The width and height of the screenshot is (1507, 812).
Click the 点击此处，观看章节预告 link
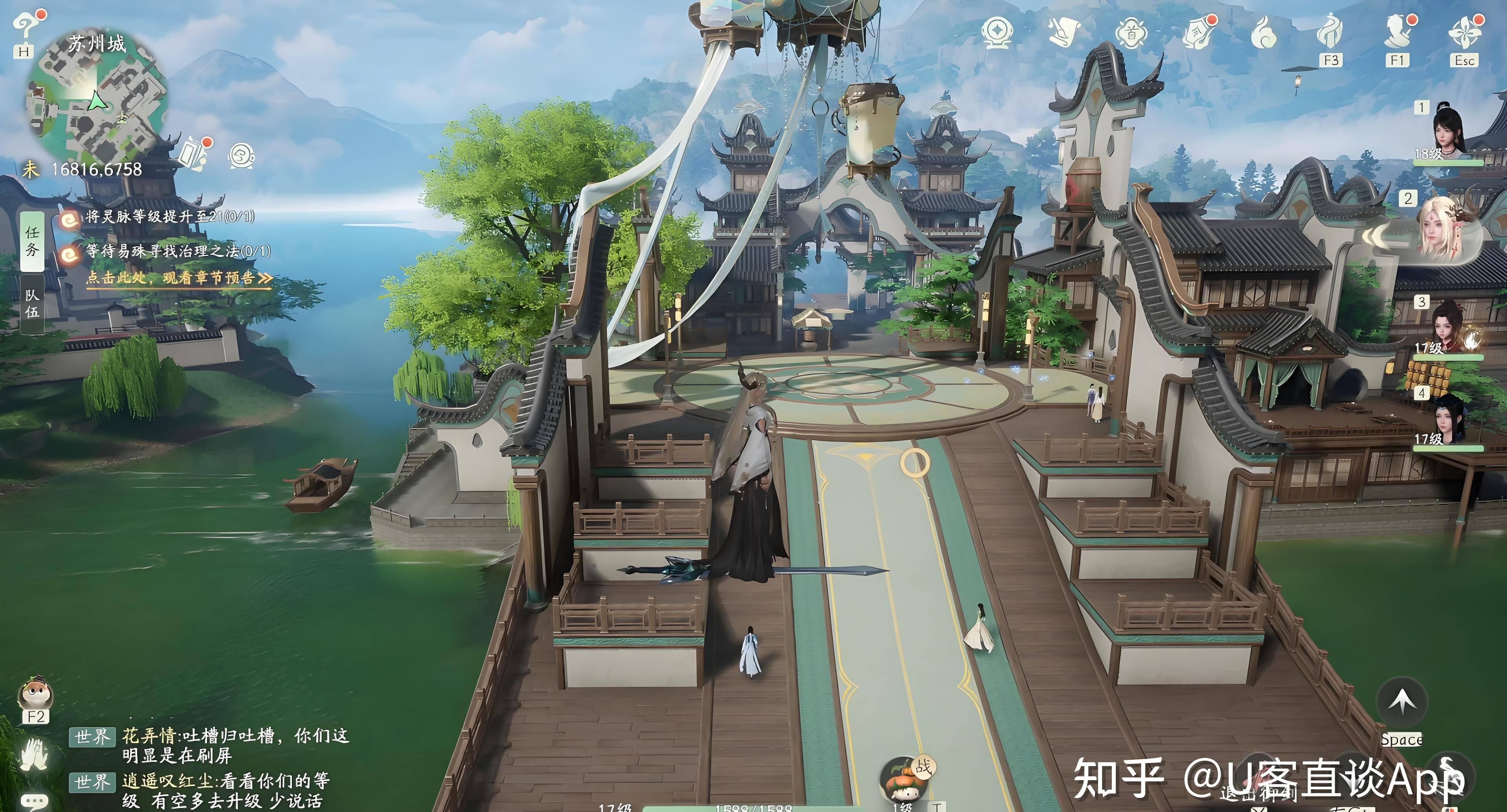point(179,278)
